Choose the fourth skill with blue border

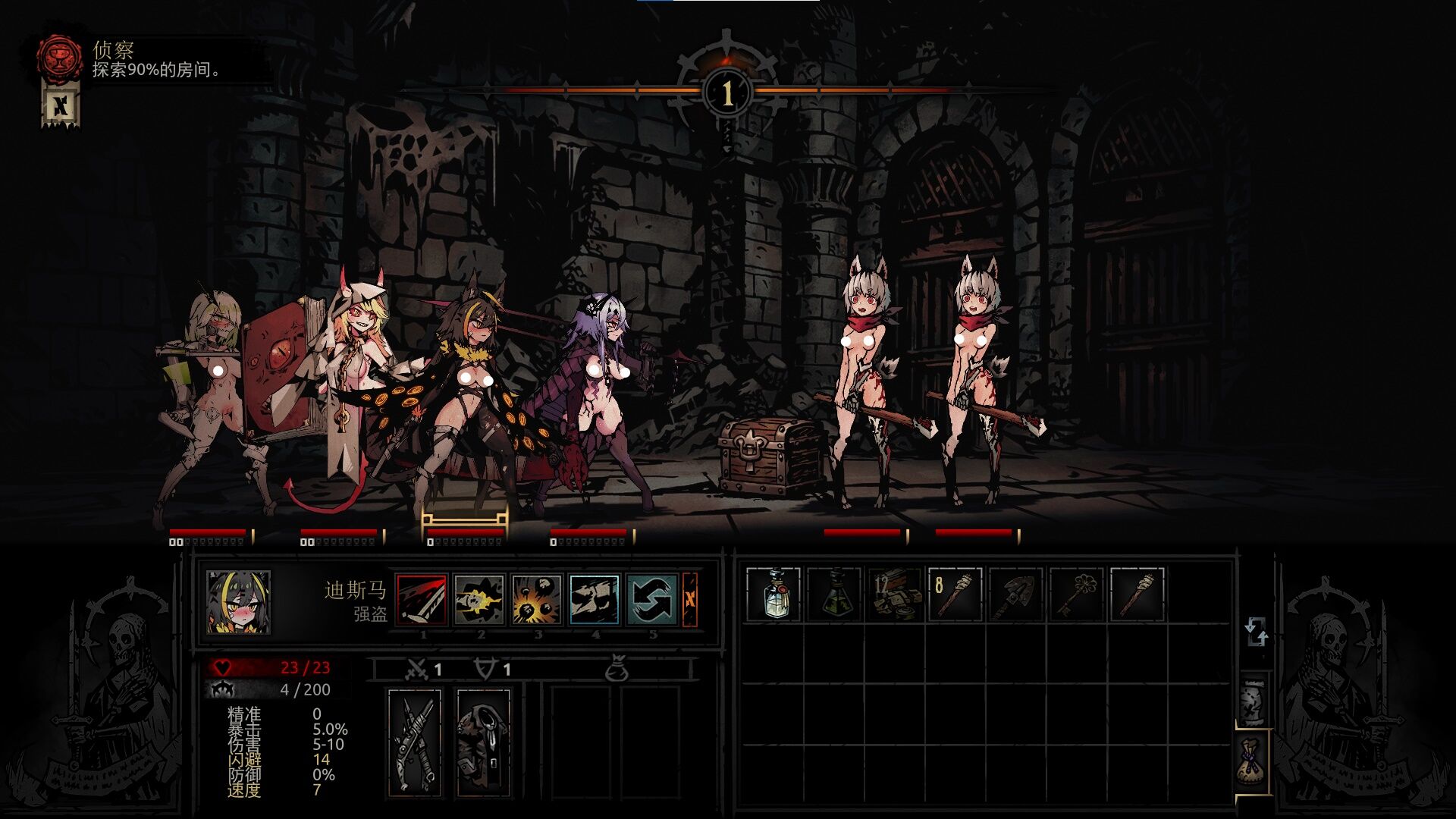[x=595, y=600]
